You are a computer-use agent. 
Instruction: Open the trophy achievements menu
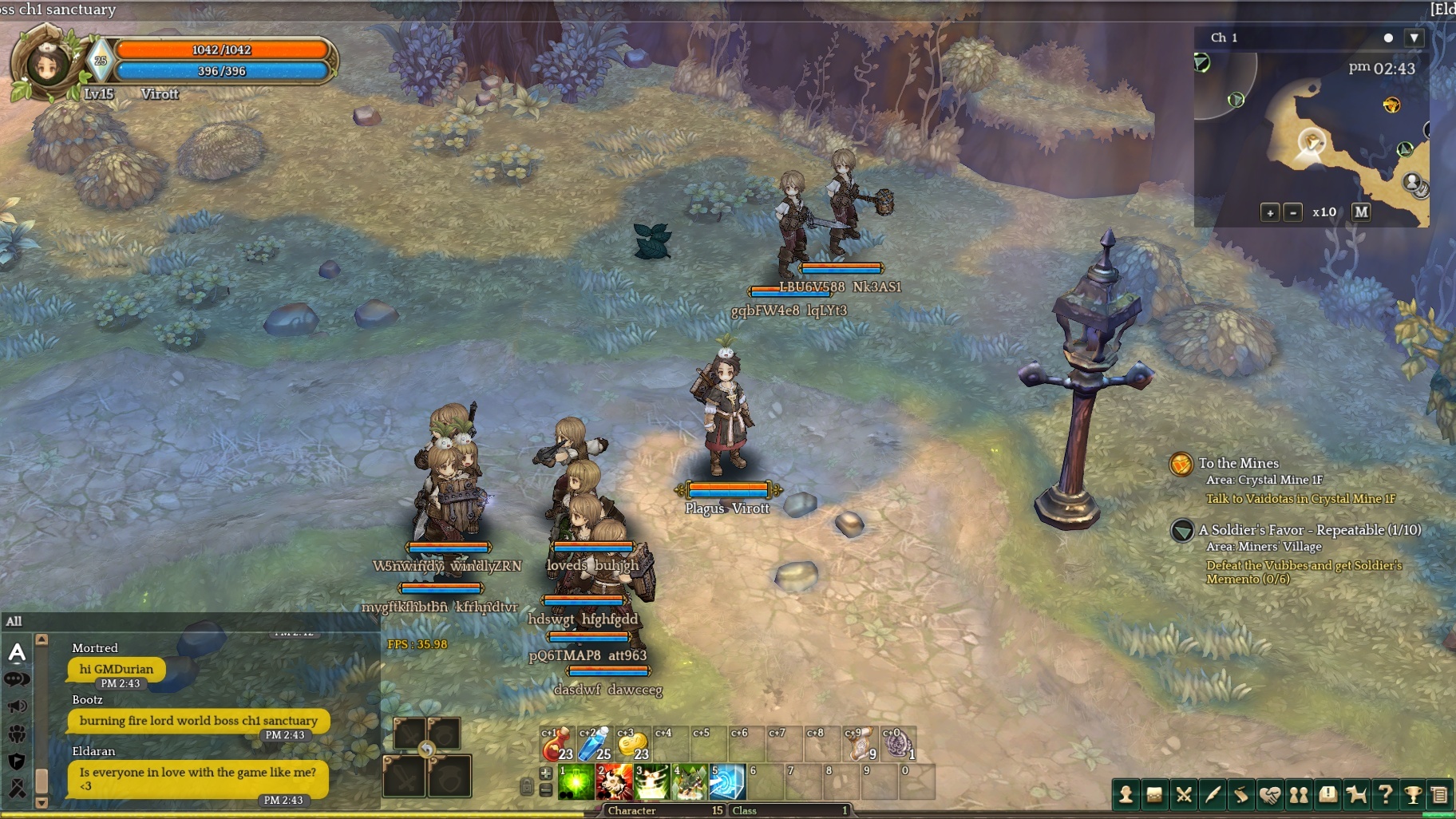click(1413, 795)
